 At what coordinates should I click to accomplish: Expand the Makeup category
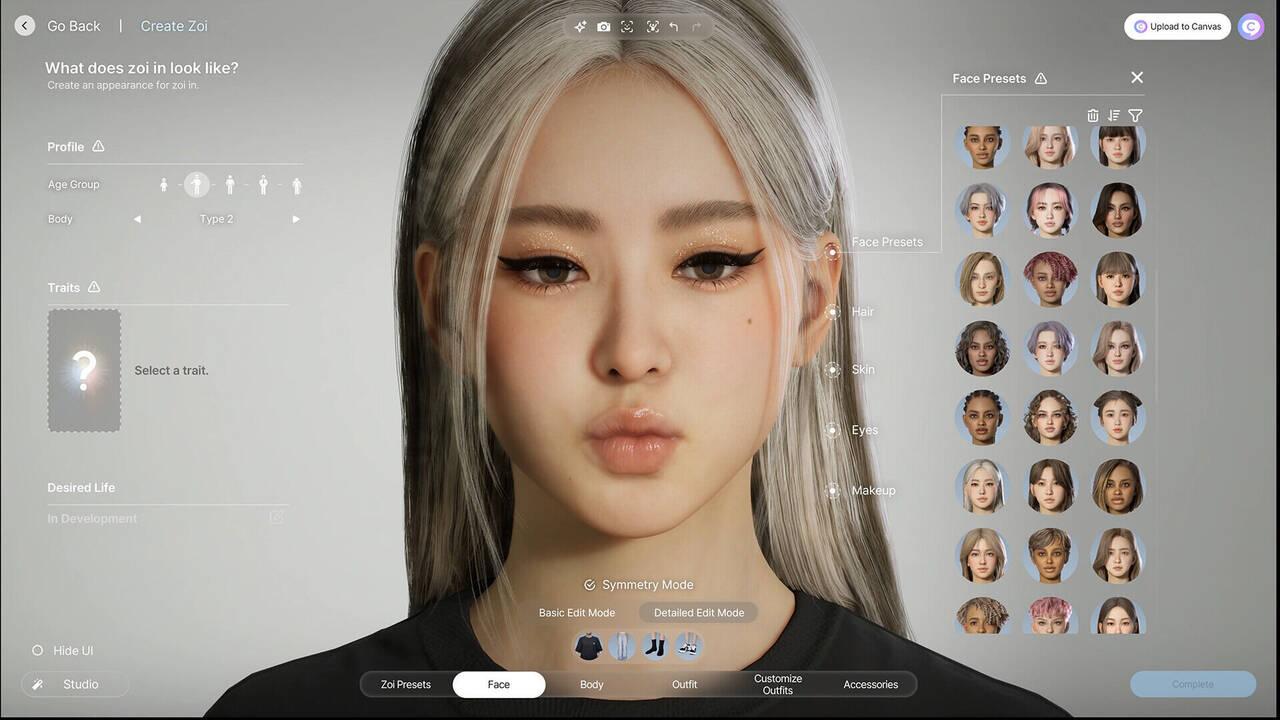pos(872,490)
